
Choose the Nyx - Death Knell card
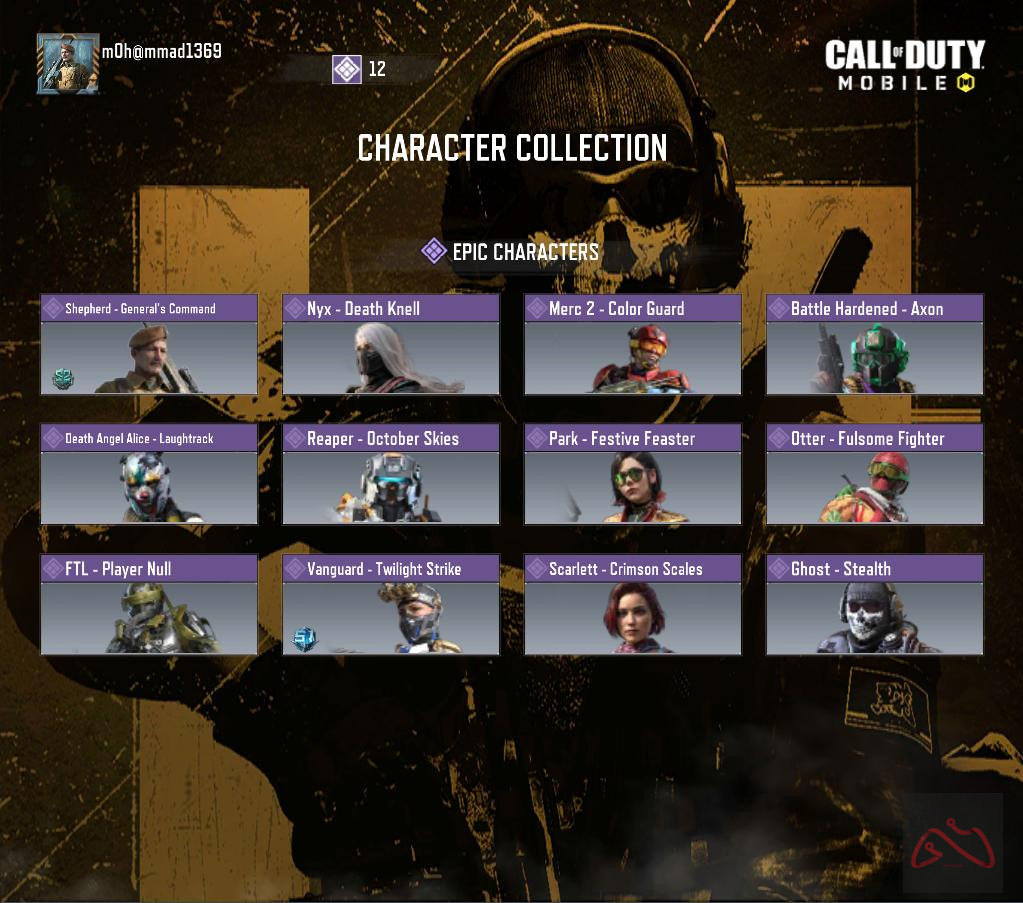click(391, 345)
